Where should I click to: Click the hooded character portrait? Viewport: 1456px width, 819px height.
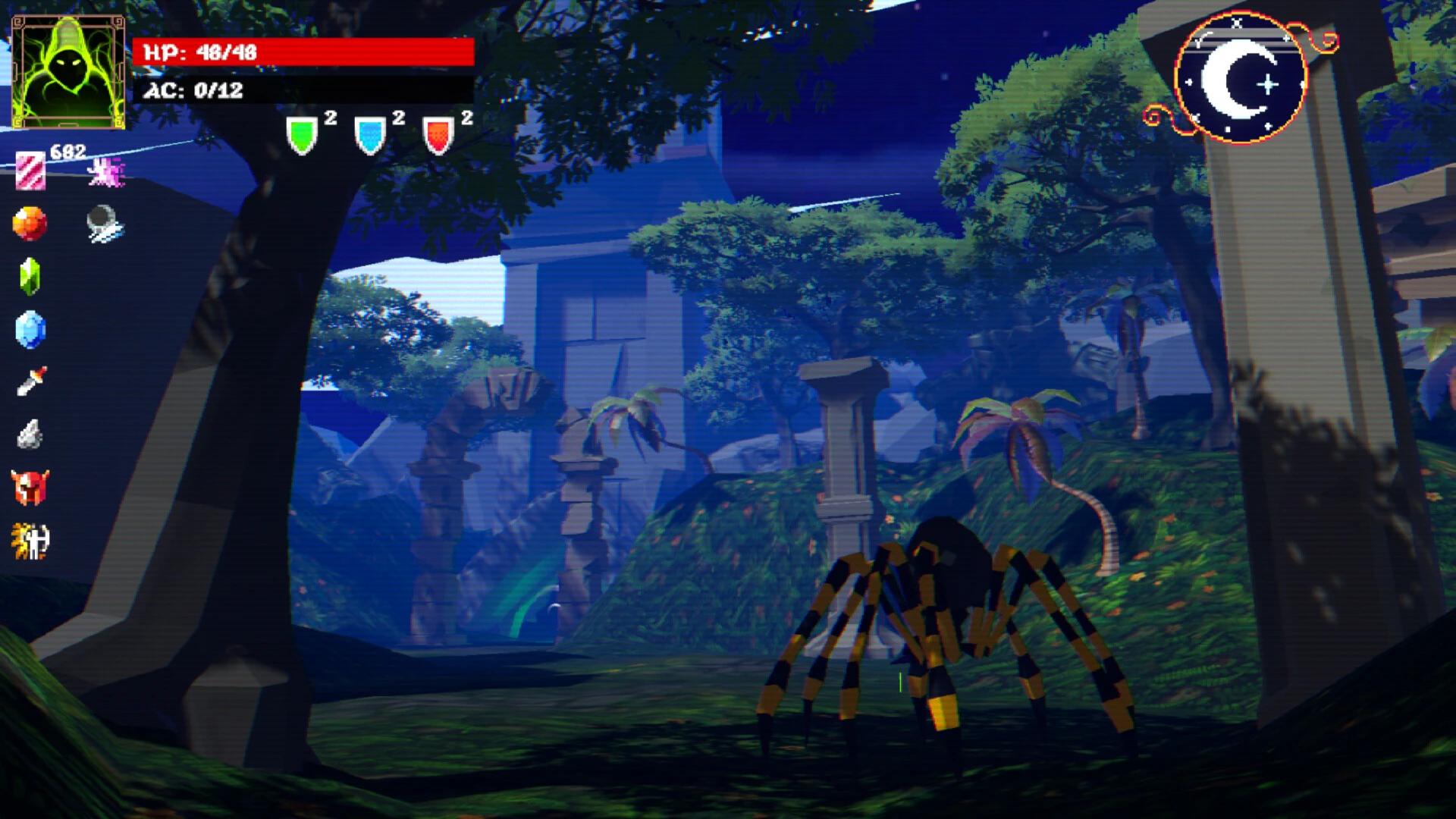(x=68, y=72)
